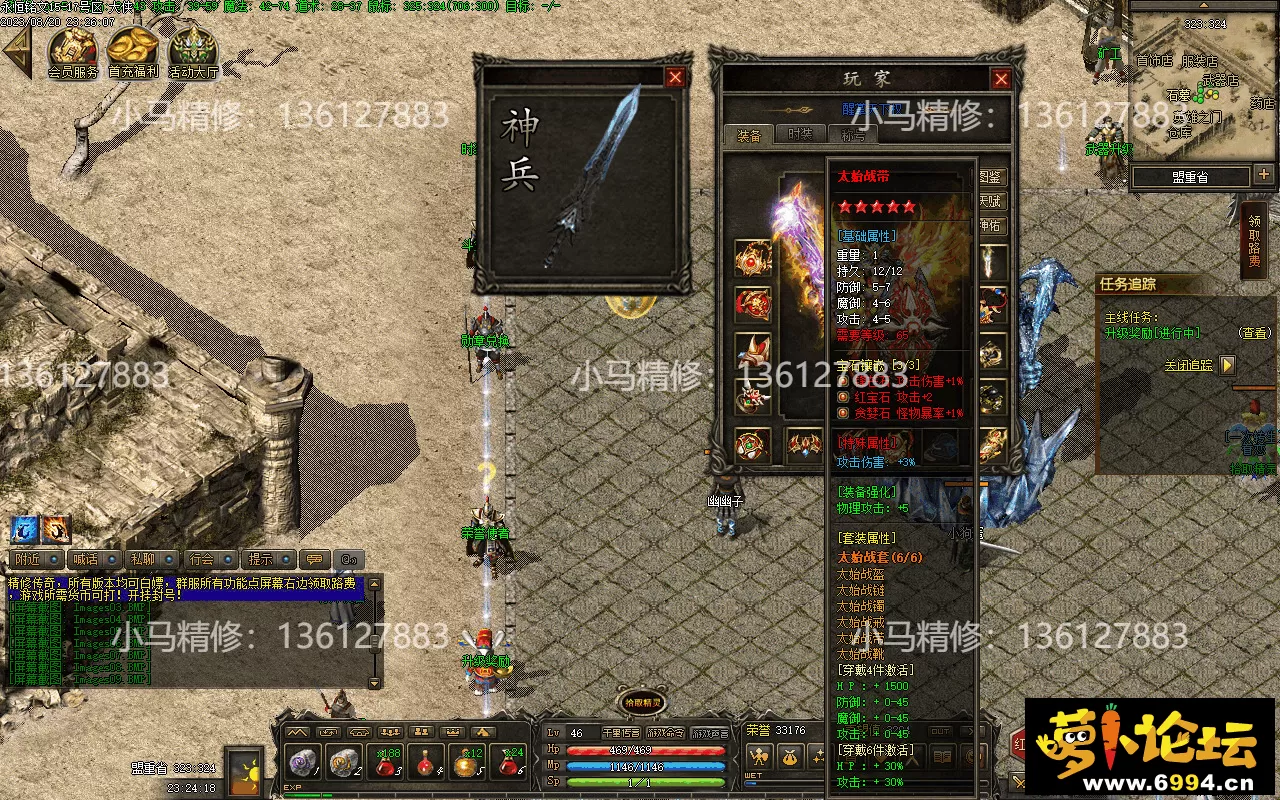The height and width of the screenshot is (800, 1280).
Task: Expand the minimap with the plus button
Action: (x=1264, y=175)
